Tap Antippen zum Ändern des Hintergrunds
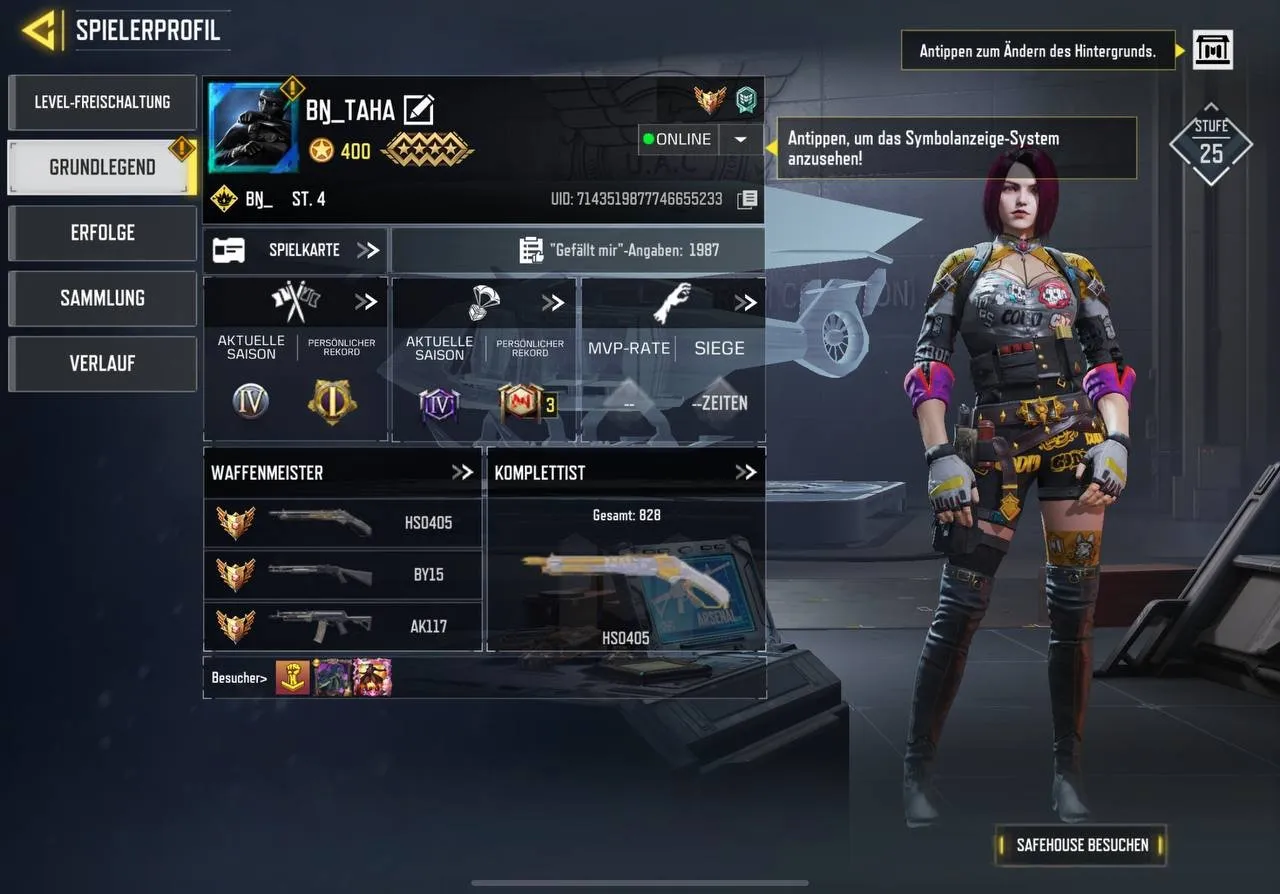The height and width of the screenshot is (894, 1280). point(1037,50)
